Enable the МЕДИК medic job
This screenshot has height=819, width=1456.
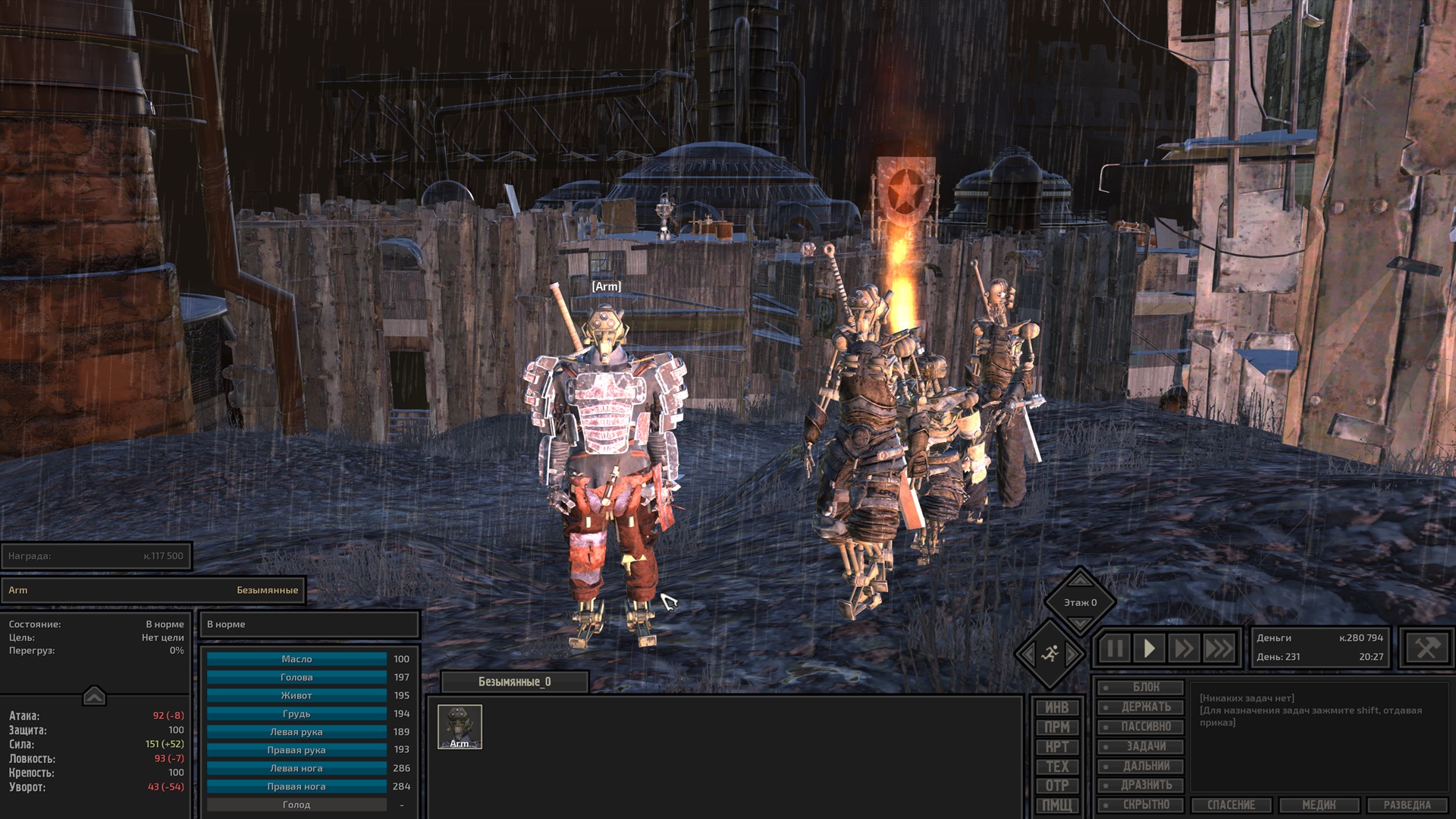(x=1319, y=805)
